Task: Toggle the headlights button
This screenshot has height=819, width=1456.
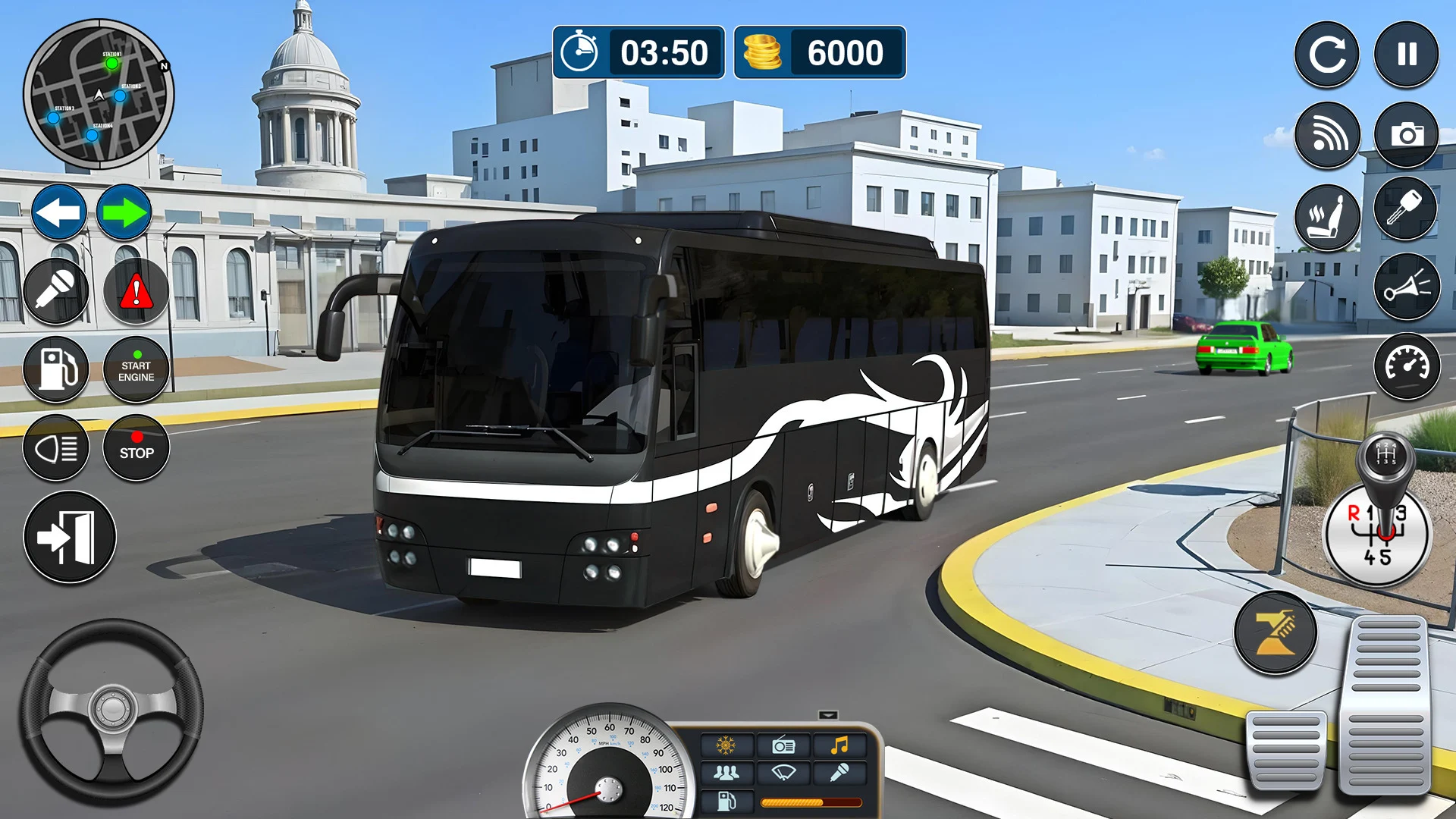Action: (x=56, y=448)
